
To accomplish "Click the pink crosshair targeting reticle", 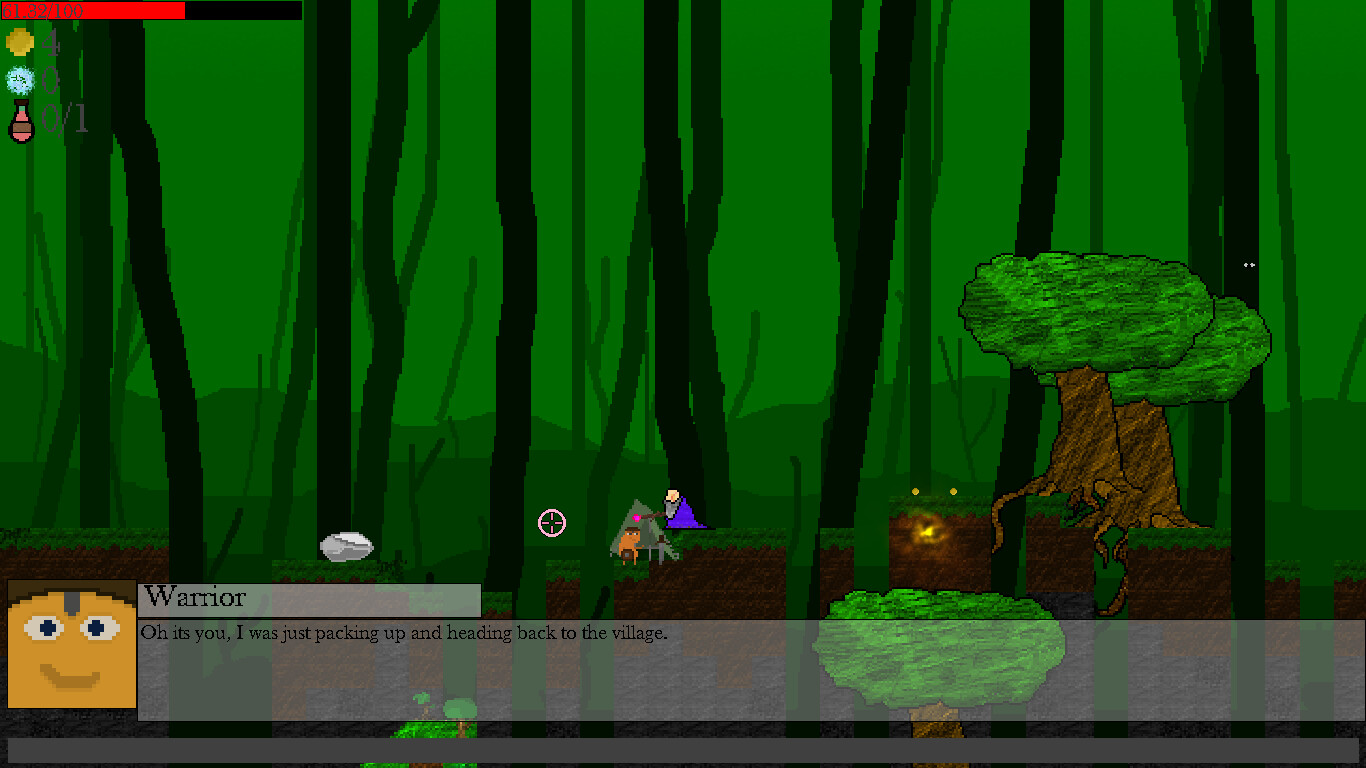I will (x=552, y=523).
